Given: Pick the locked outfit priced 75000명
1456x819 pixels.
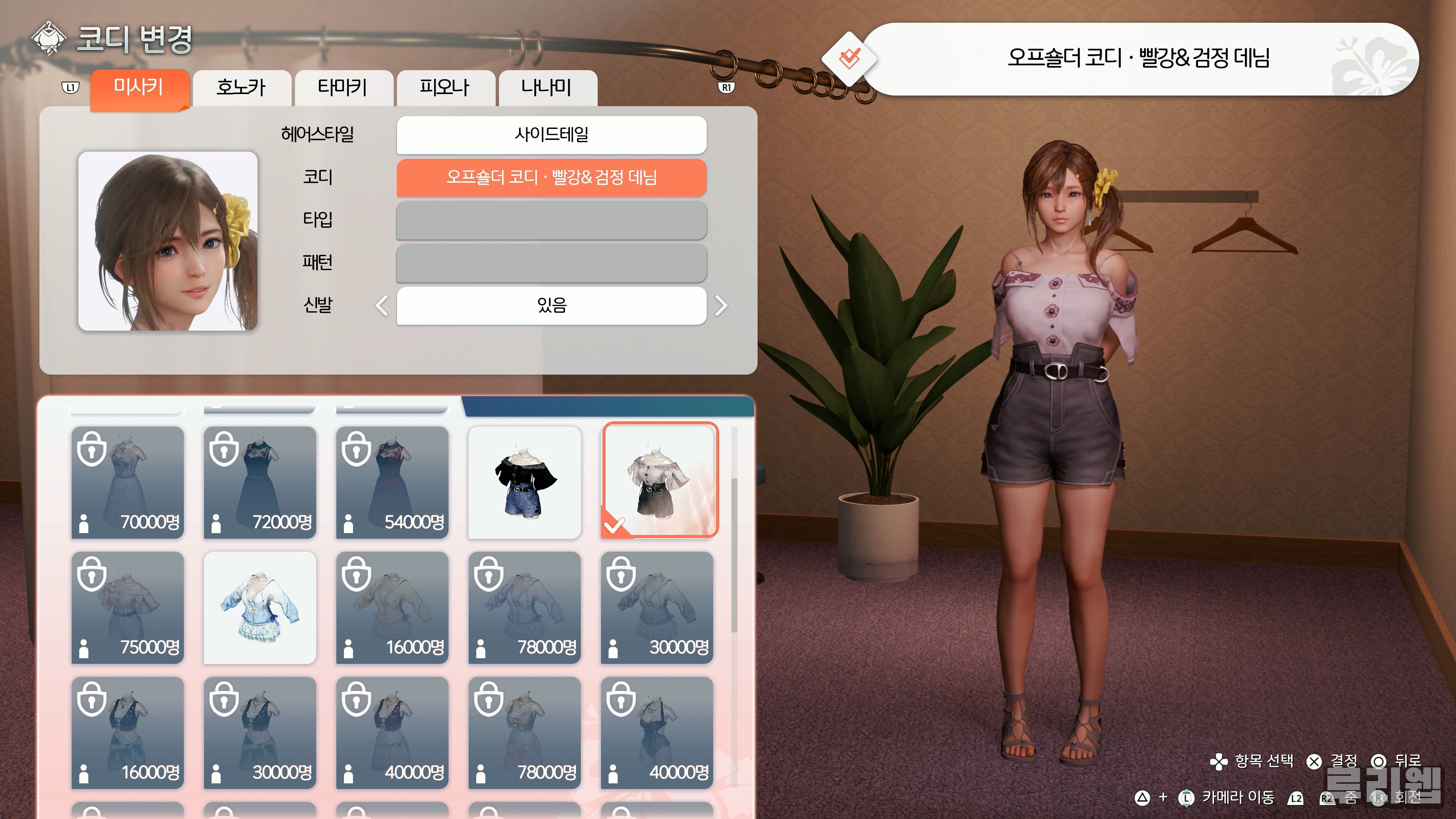Looking at the screenshot, I should tap(128, 607).
